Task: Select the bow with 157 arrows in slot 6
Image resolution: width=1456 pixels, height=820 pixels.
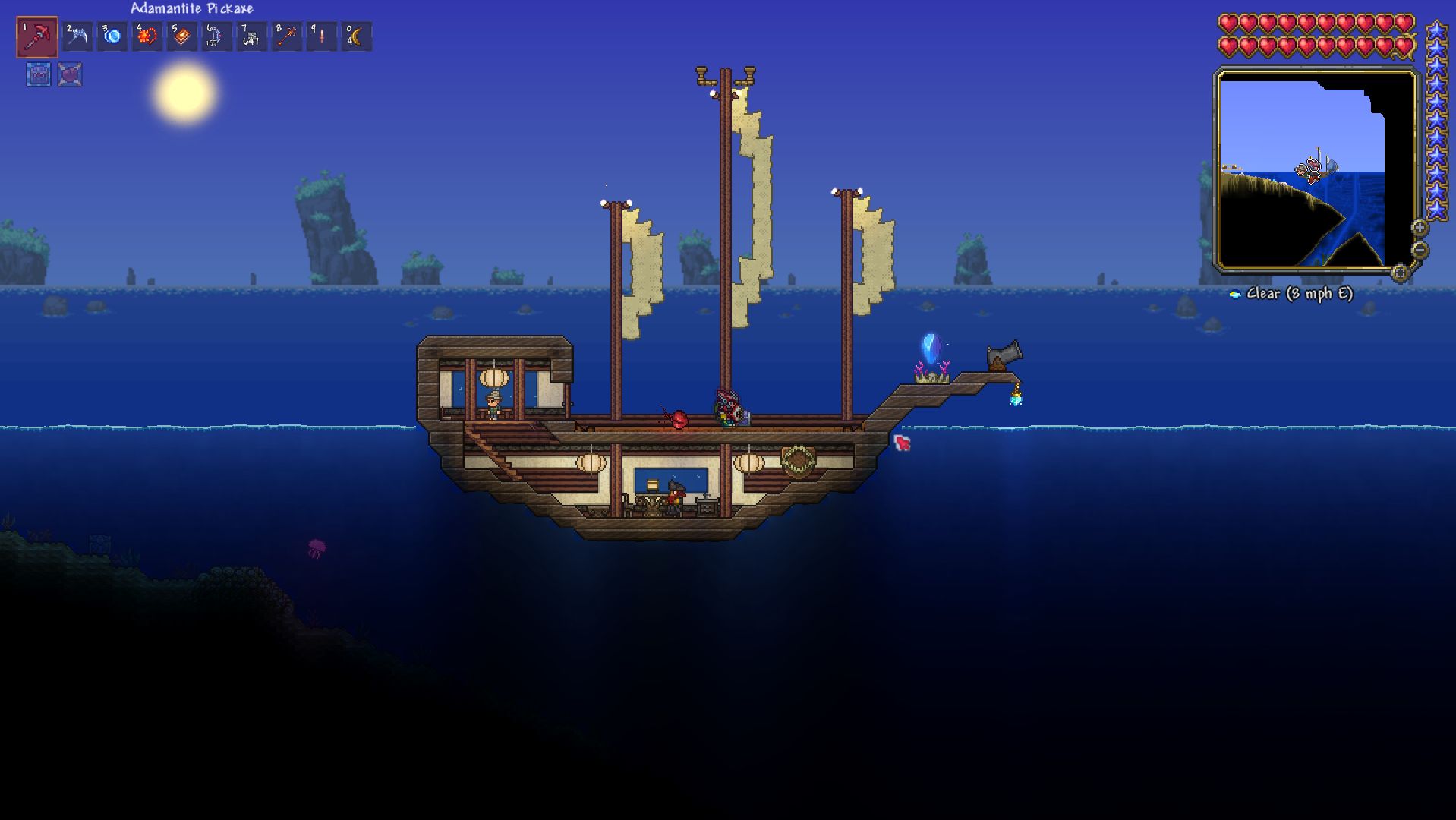Action: 216,35
